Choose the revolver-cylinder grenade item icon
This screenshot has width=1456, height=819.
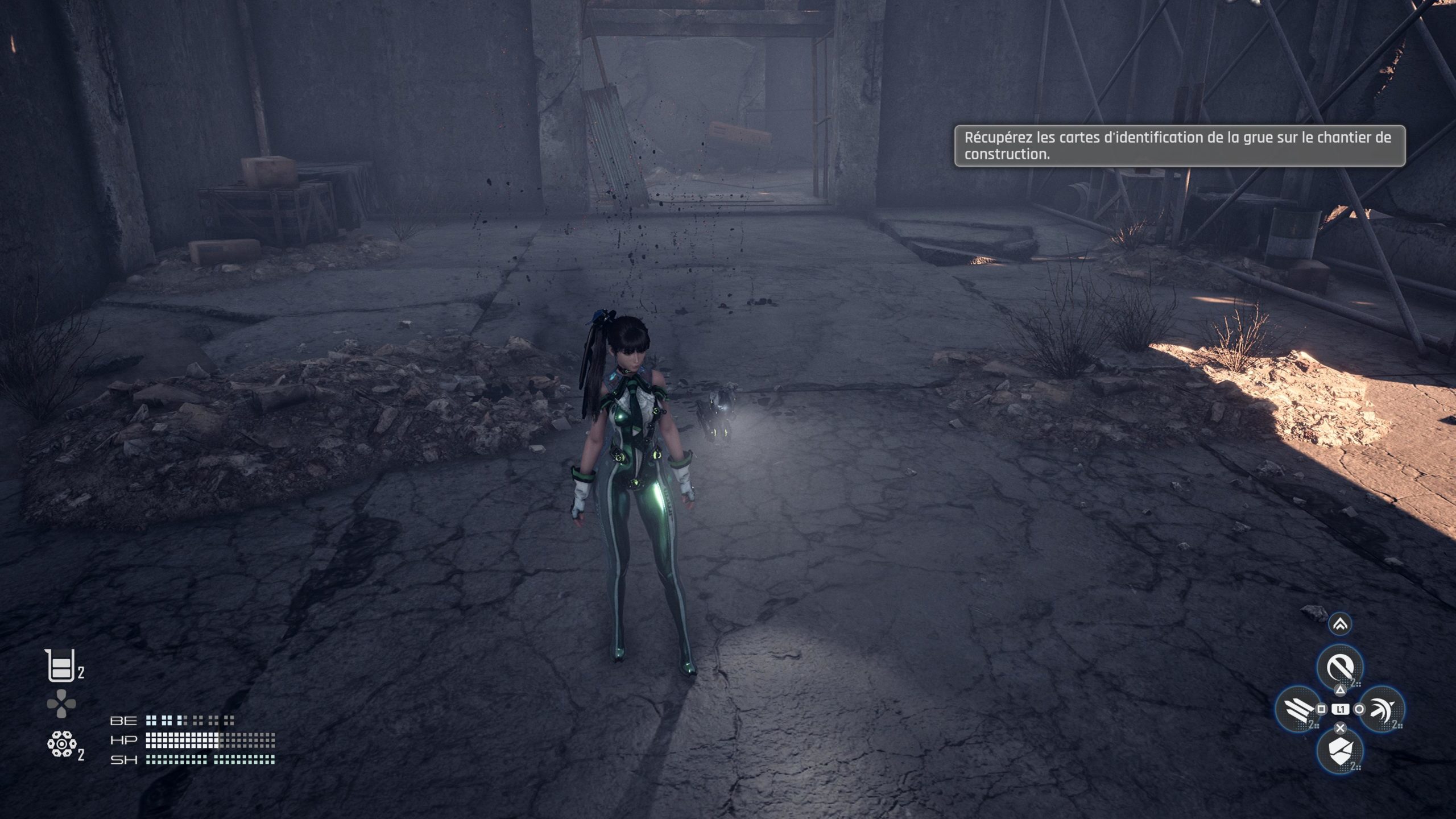click(60, 744)
